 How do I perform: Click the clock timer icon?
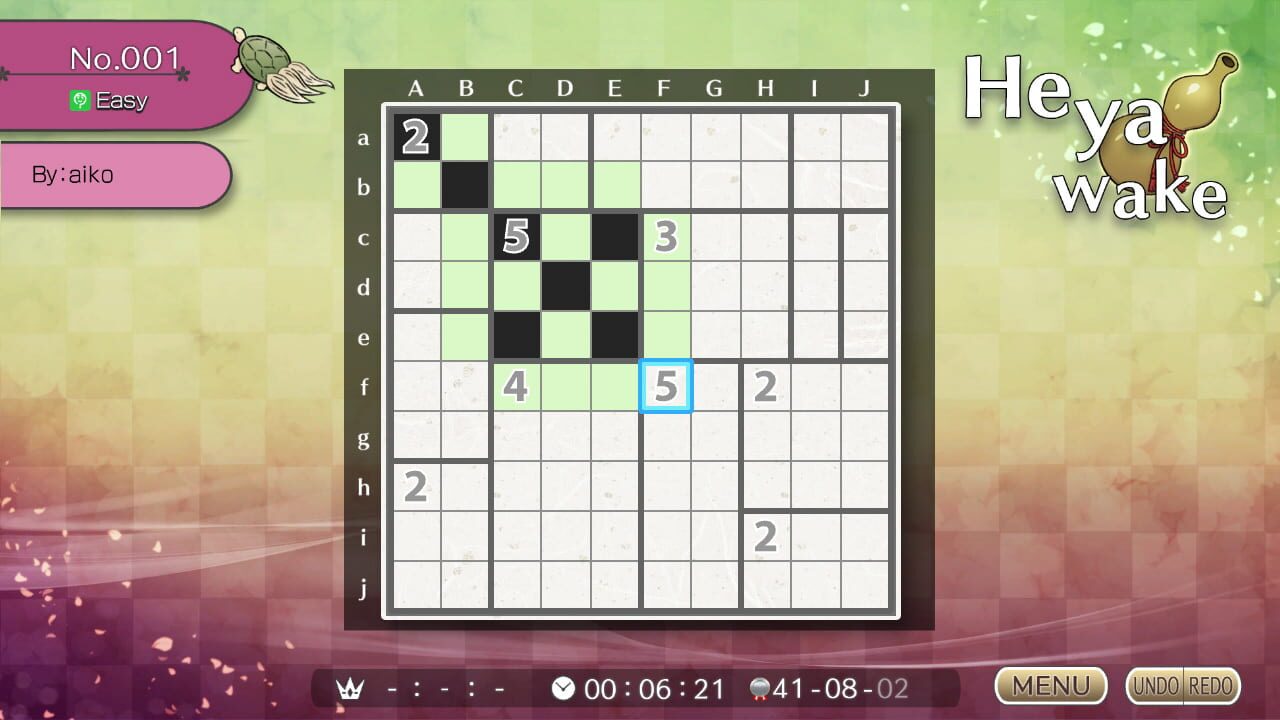pos(563,687)
